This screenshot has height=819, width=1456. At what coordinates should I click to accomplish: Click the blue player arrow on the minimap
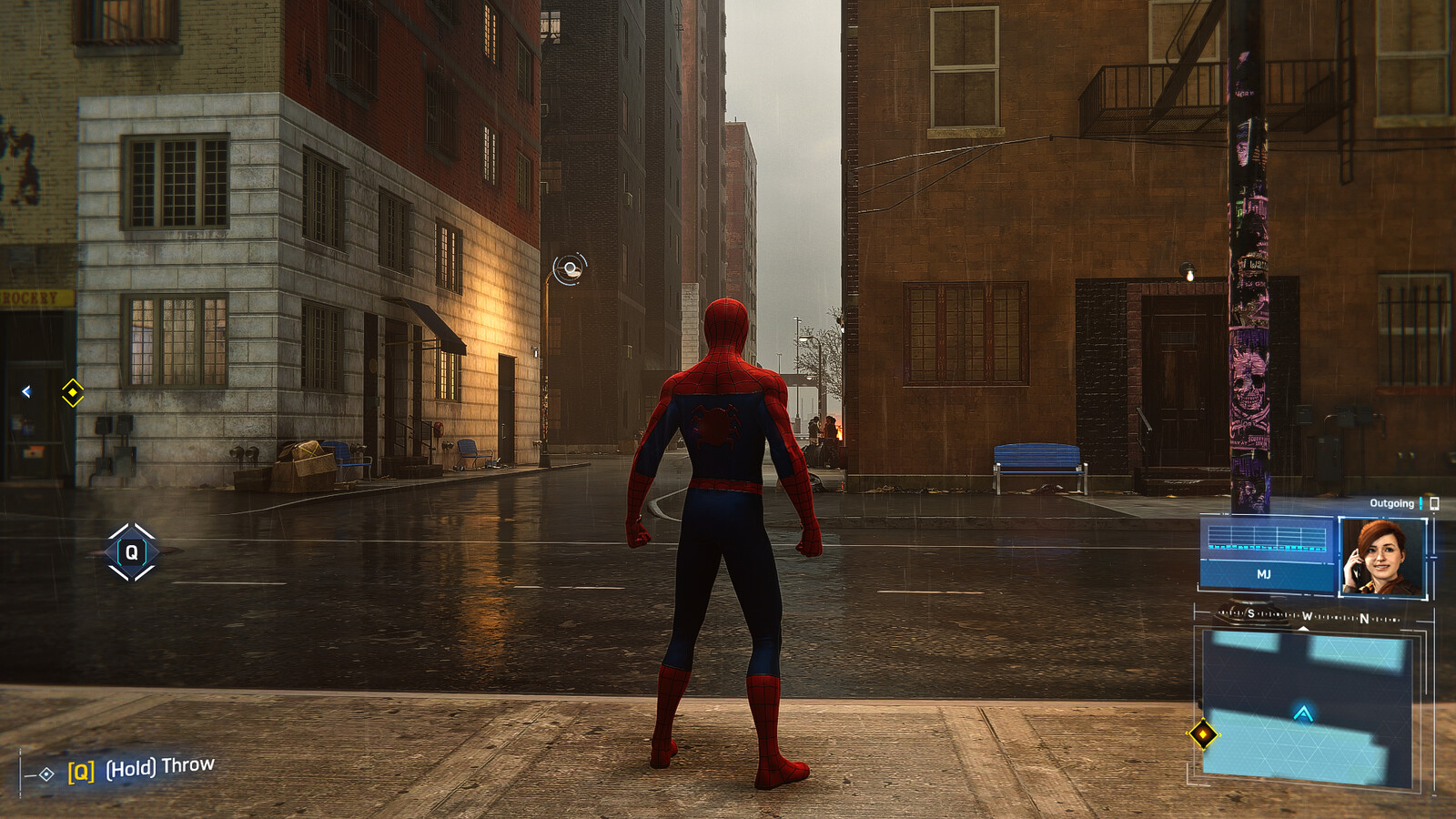tap(1303, 713)
